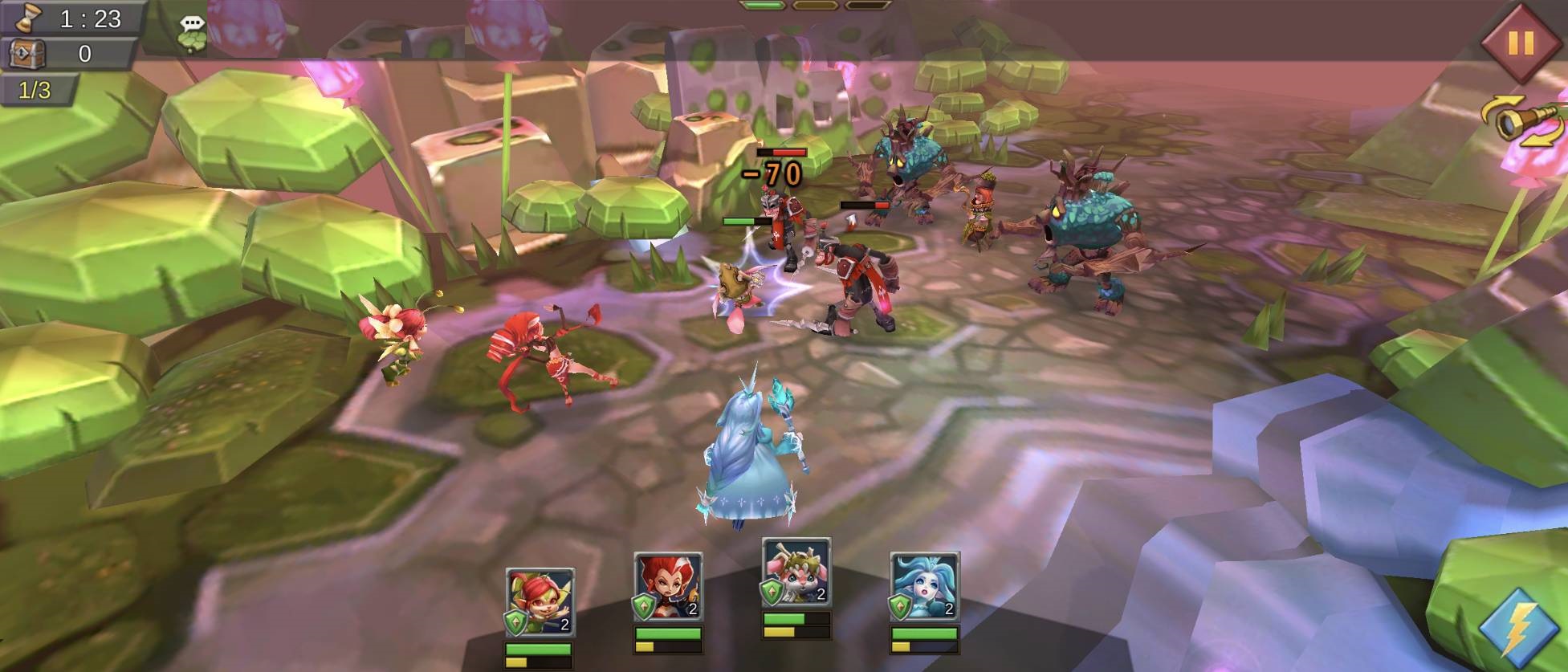This screenshot has width=1568, height=672.
Task: Rotate the camera with the telescope icon
Action: point(1522,120)
